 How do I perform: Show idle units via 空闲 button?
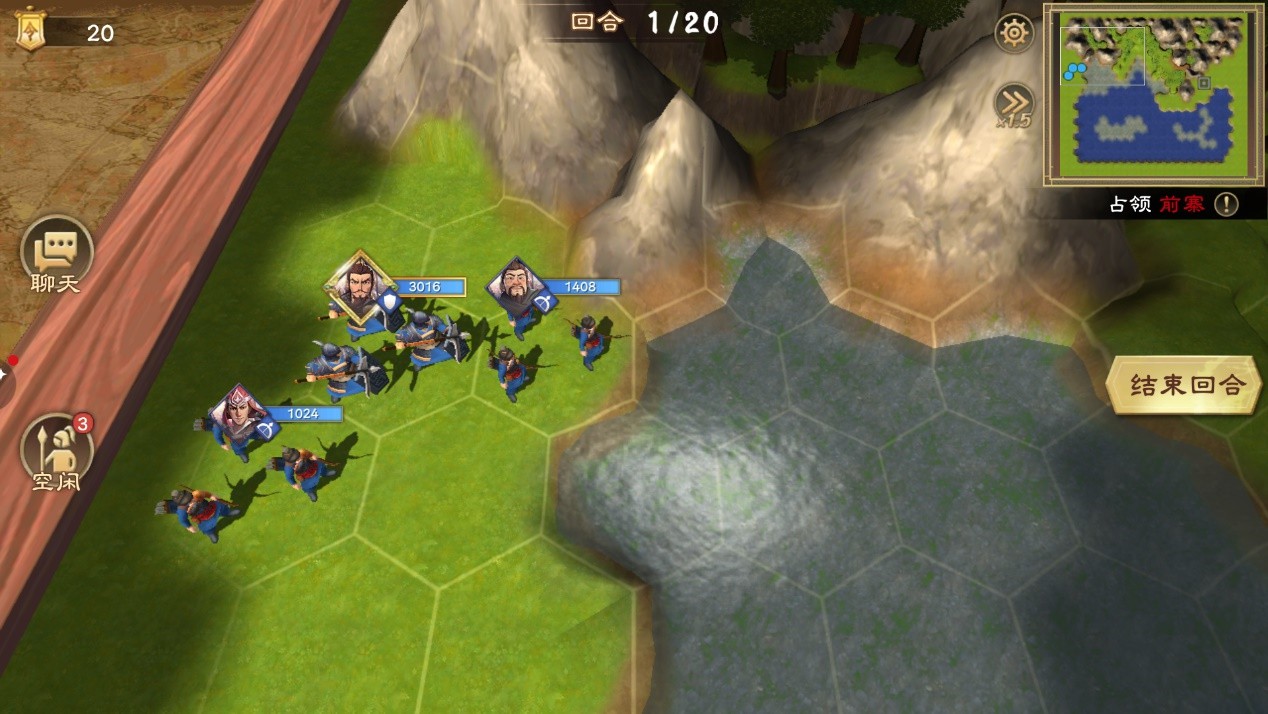tap(57, 452)
